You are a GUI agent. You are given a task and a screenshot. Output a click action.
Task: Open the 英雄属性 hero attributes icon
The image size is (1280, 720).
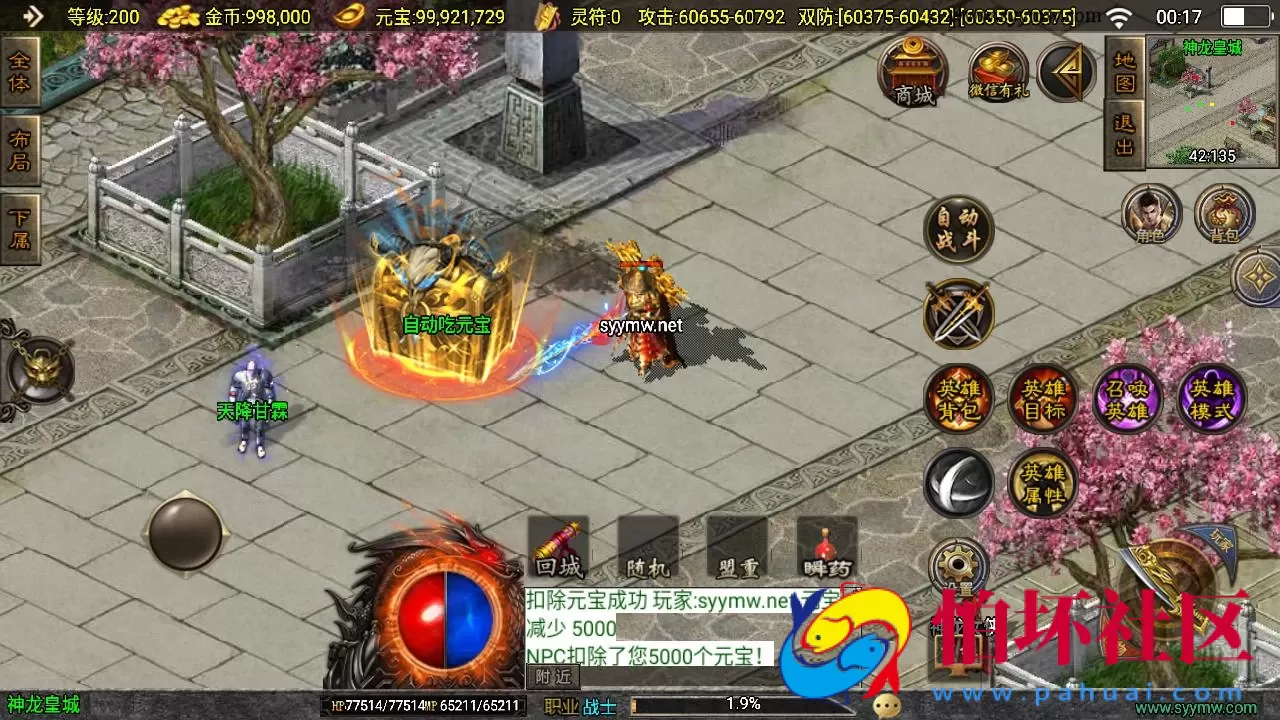(x=1044, y=484)
